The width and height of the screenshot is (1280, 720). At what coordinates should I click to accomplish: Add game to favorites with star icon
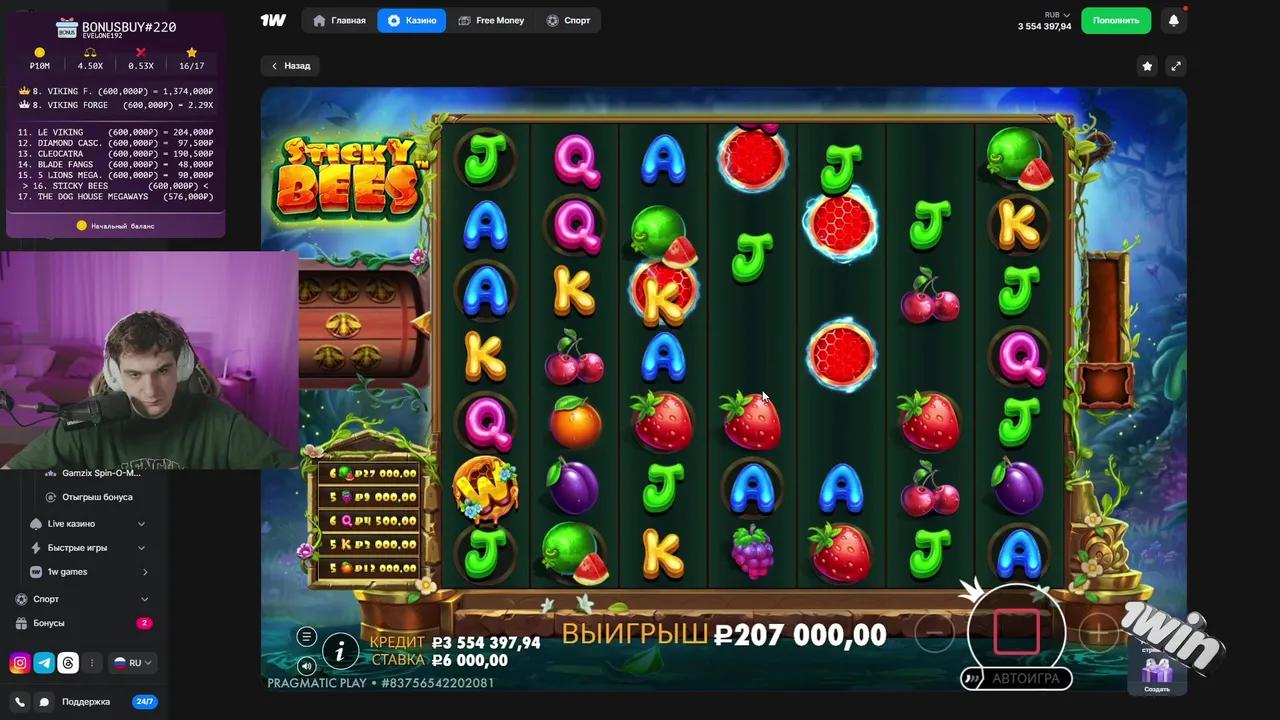[x=1147, y=65]
